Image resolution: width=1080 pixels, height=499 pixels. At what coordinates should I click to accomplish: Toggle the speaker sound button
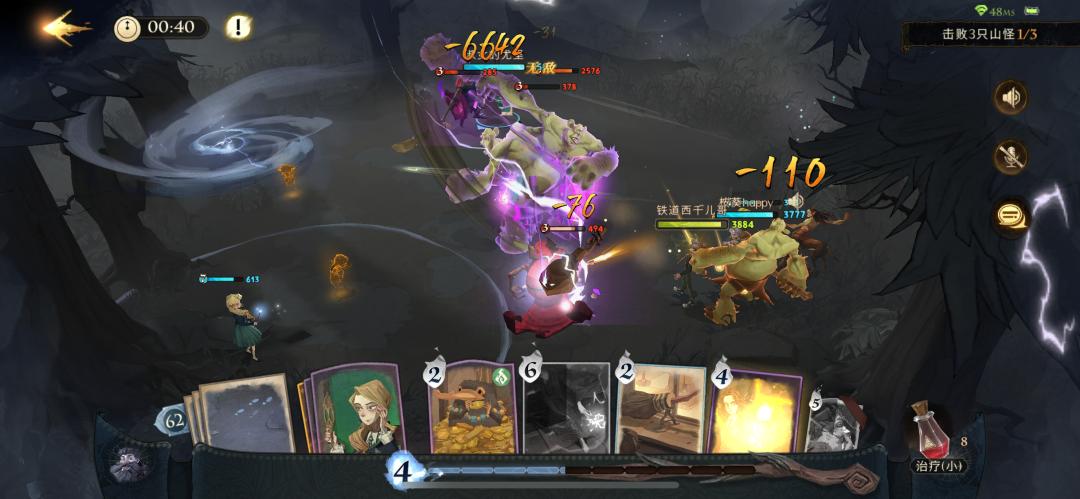pos(1011,97)
